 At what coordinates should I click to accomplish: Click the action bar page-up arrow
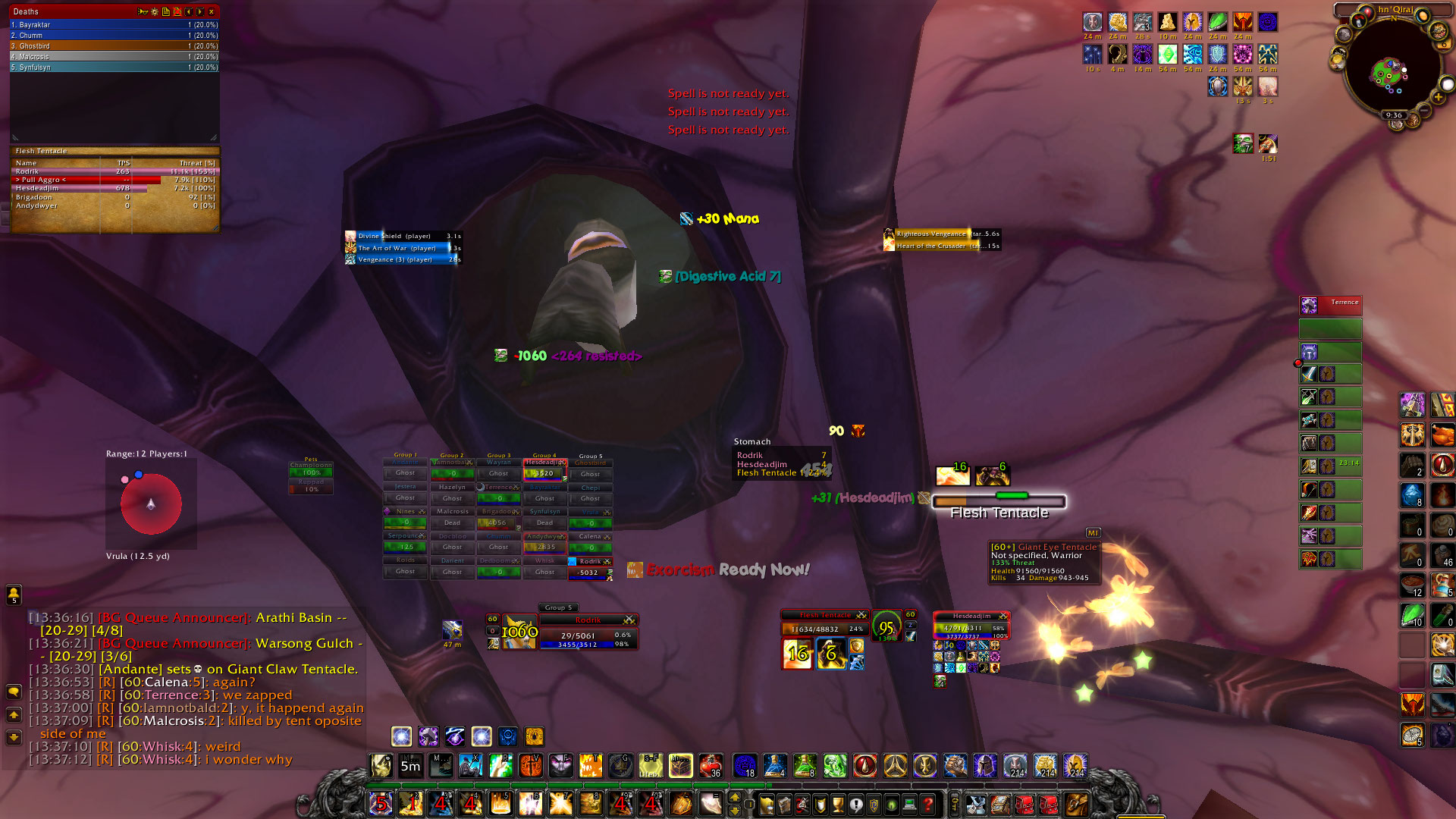735,797
